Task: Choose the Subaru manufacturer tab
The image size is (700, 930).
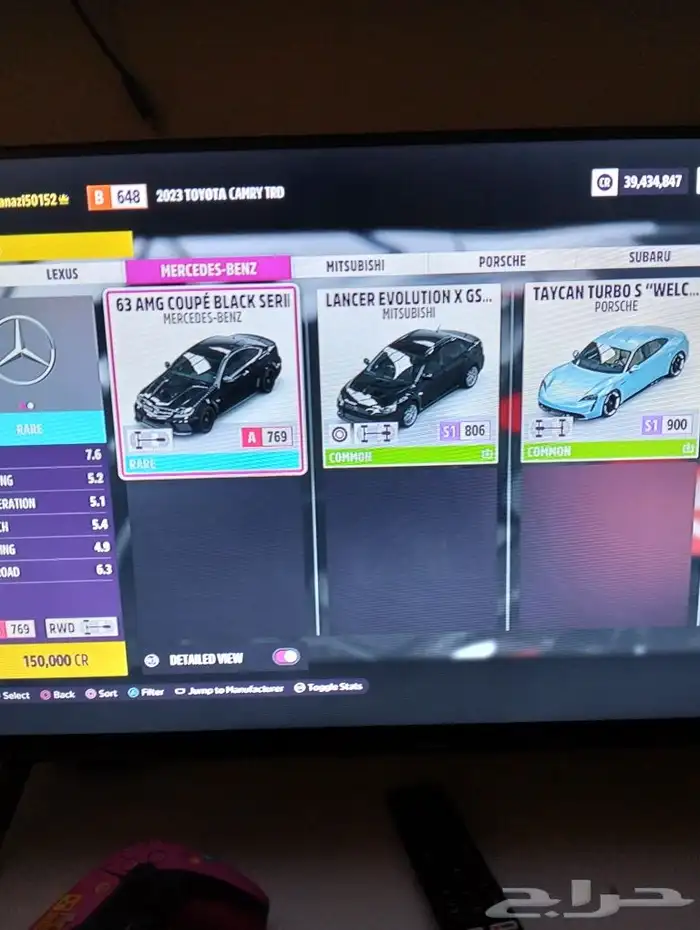Action: 649,257
